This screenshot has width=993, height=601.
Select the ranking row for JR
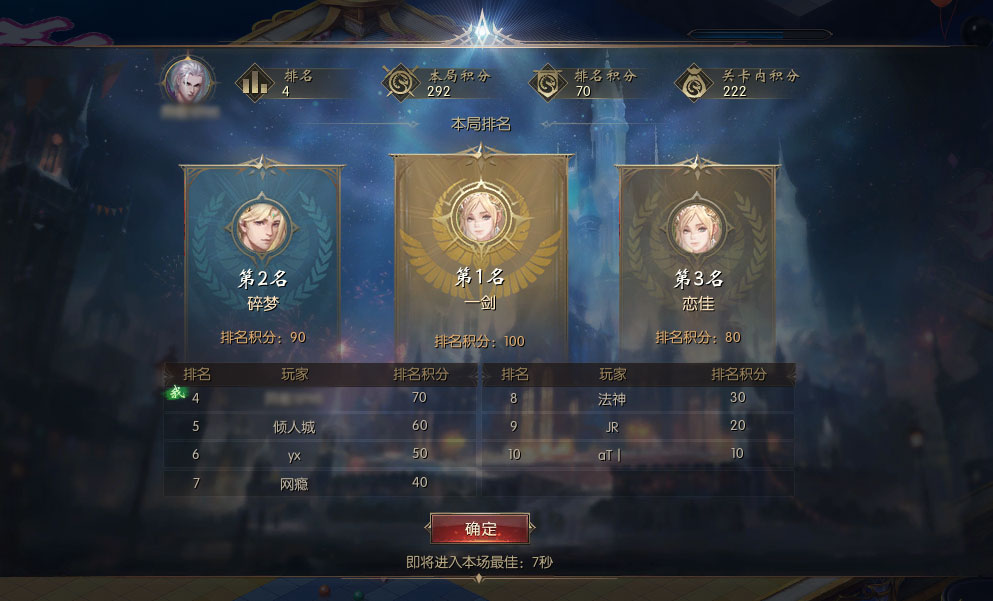pos(638,426)
